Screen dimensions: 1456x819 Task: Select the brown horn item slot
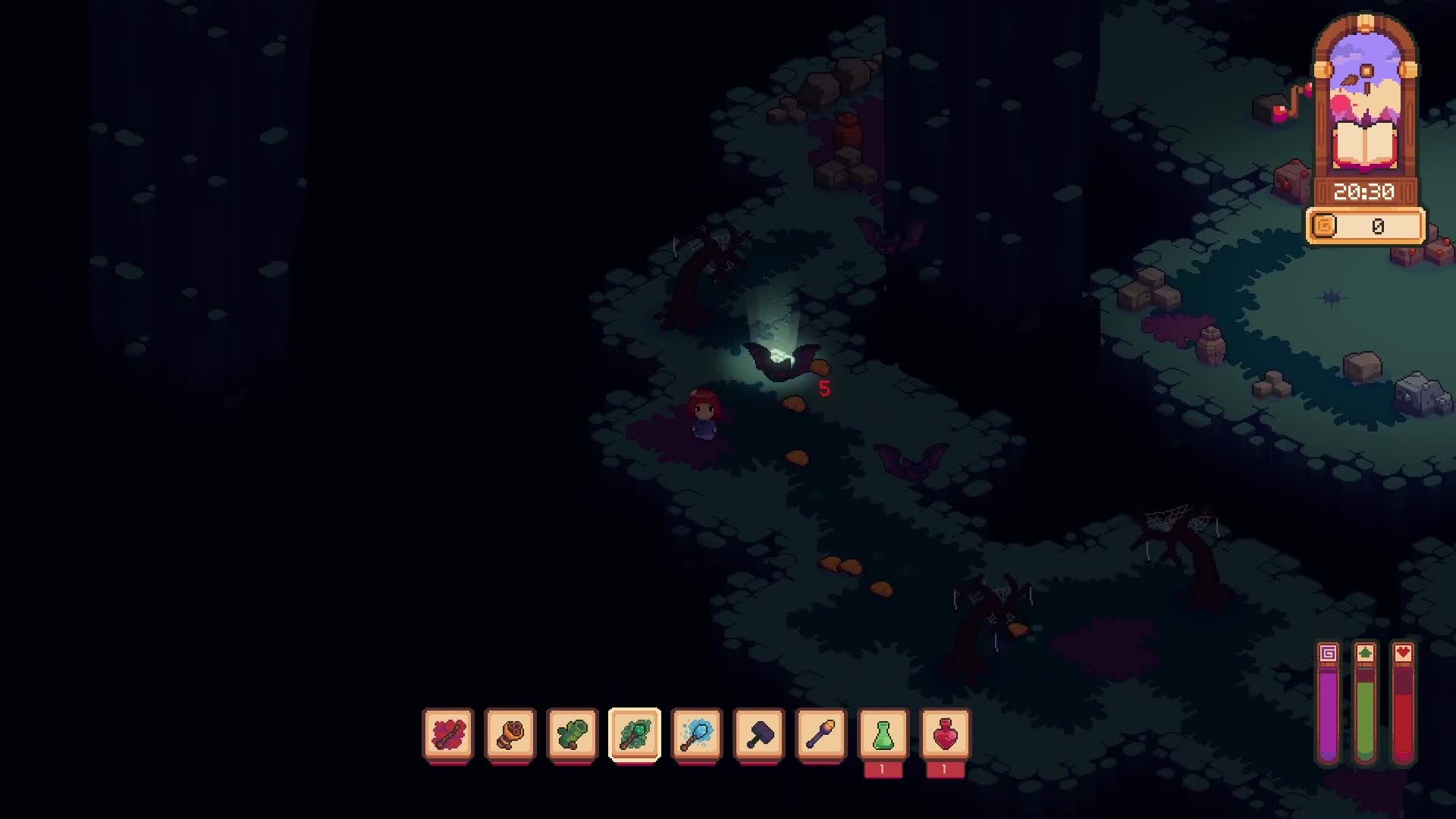coord(510,734)
